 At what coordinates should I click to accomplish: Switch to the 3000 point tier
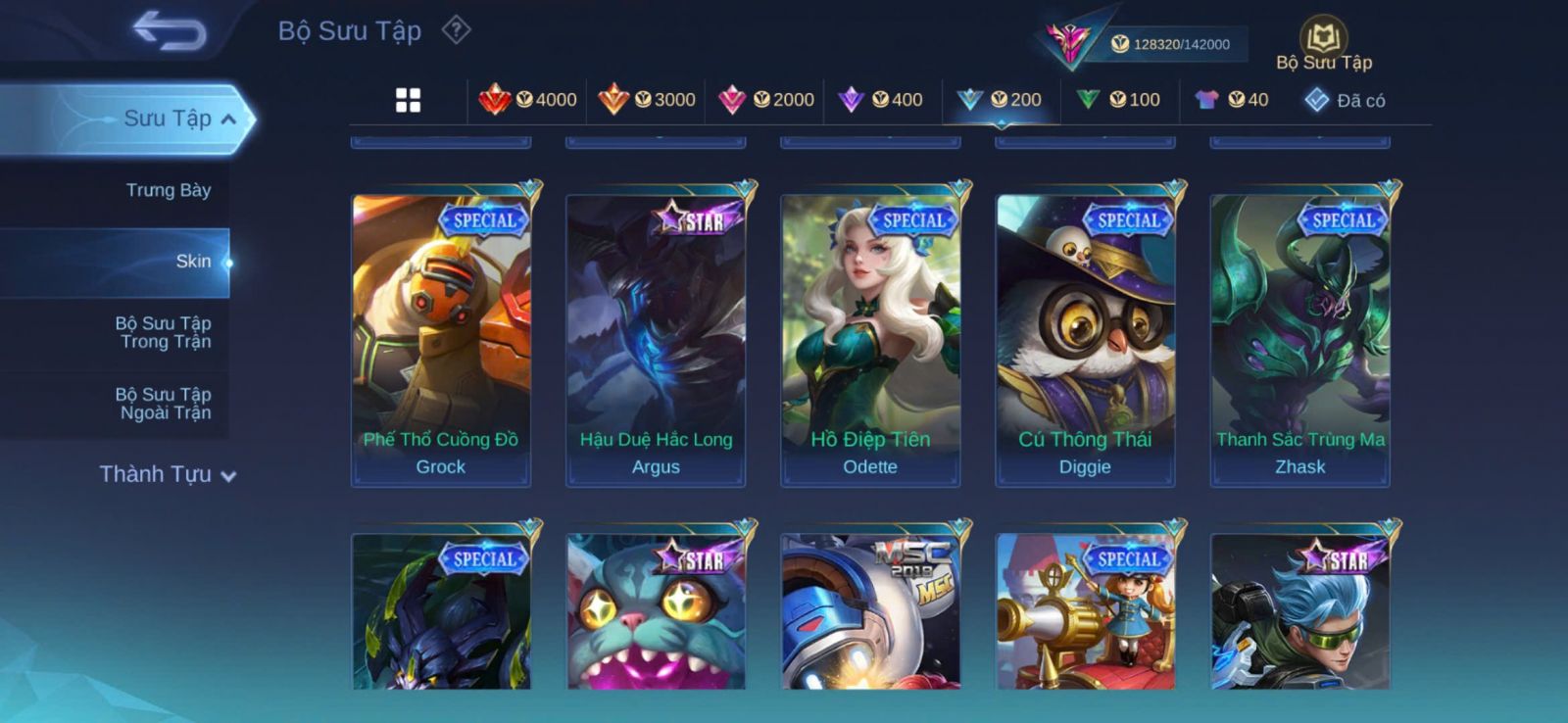(647, 100)
